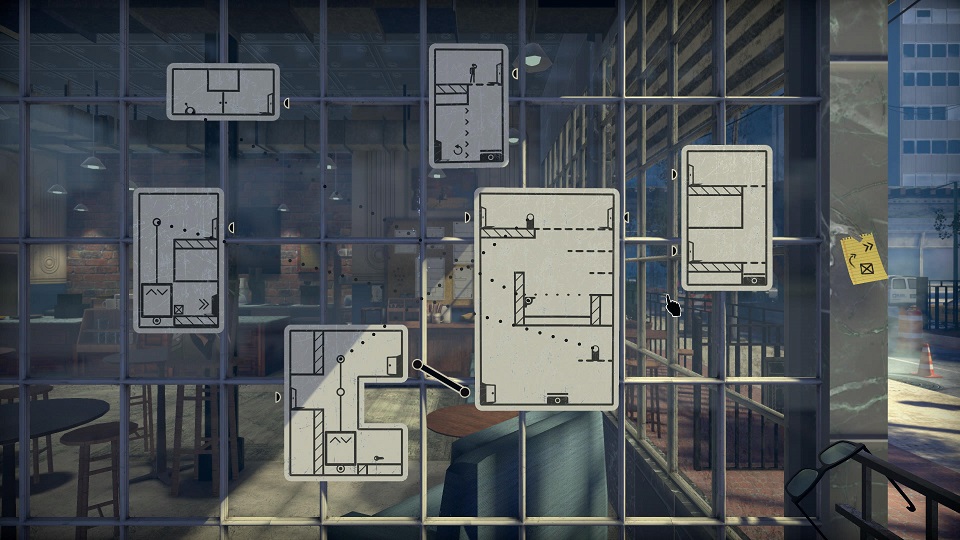Click the solid black connection line between panels
The height and width of the screenshot is (540, 960).
(441, 378)
